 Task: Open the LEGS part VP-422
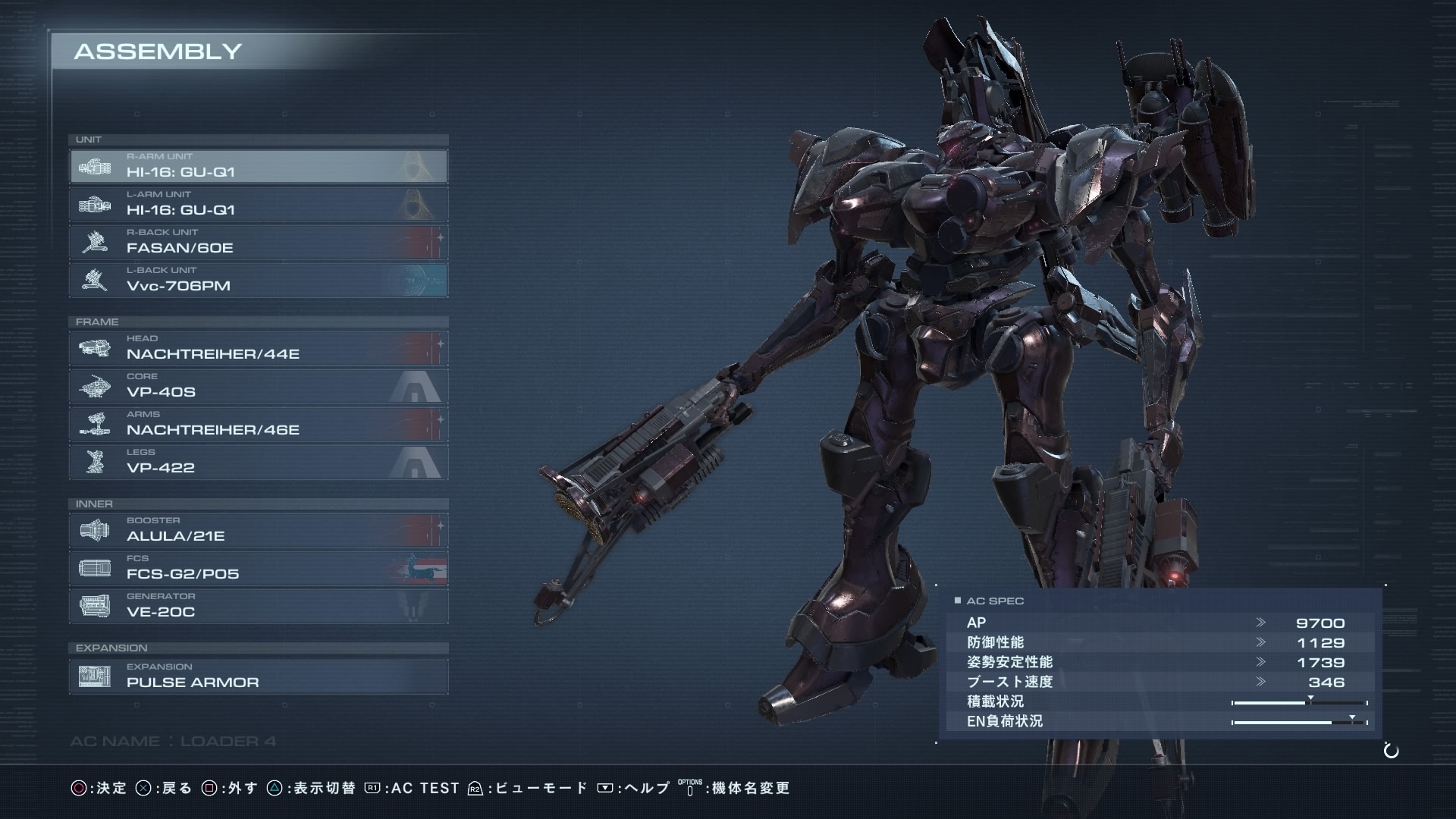(x=258, y=462)
